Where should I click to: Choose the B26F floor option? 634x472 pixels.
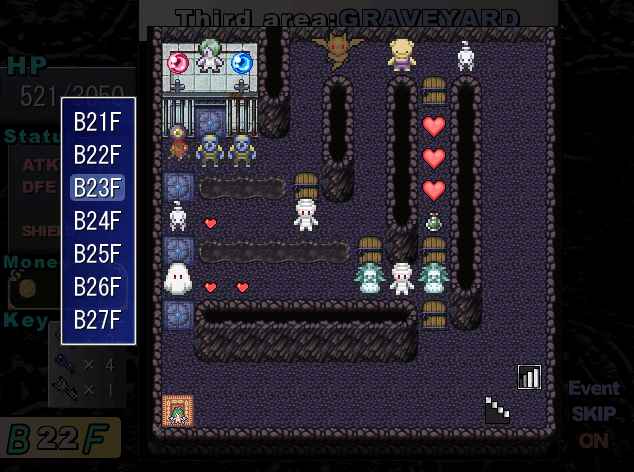97,287
